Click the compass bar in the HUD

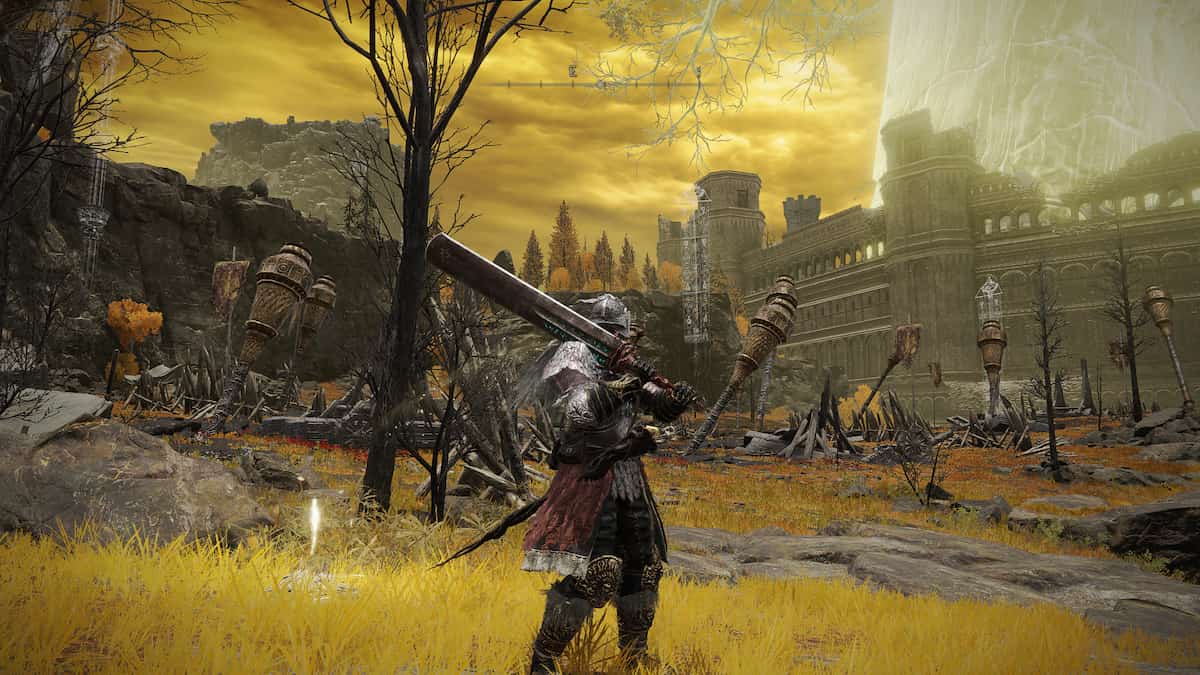coord(598,84)
